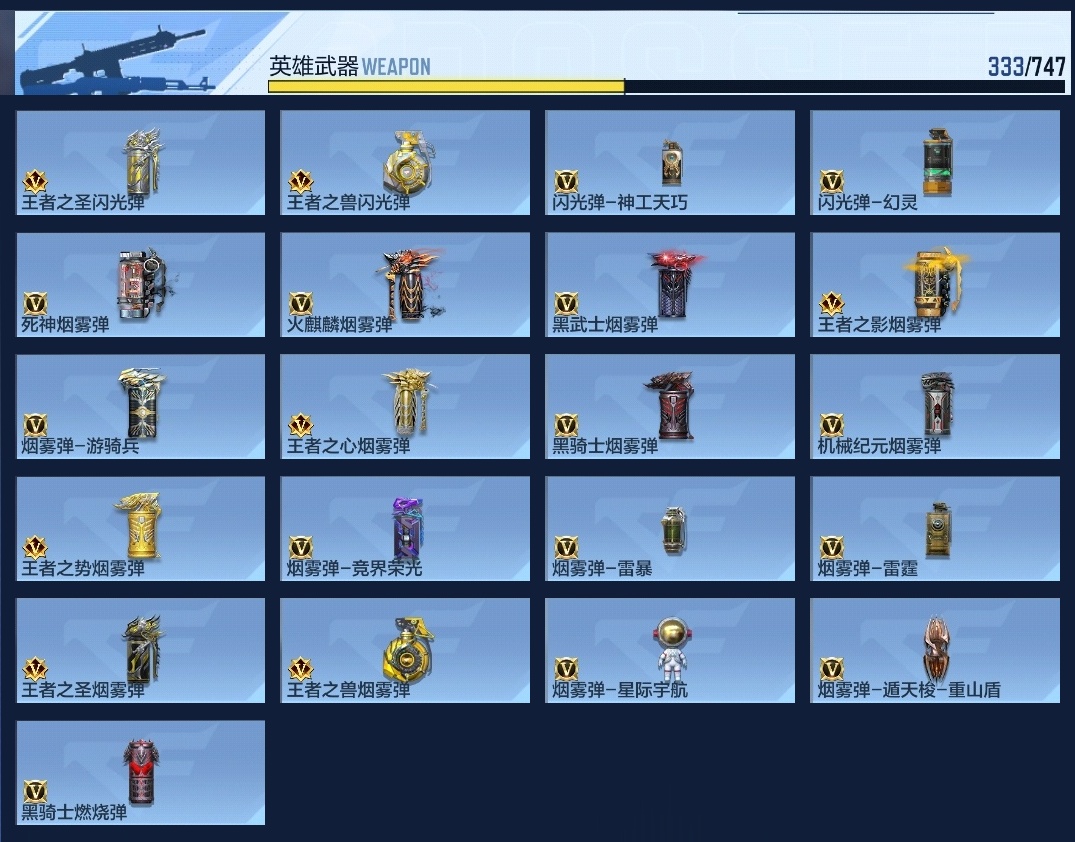This screenshot has width=1075, height=842.
Task: Choose the 烟雾弹-竞界荣光 tile
Action: coord(405,528)
